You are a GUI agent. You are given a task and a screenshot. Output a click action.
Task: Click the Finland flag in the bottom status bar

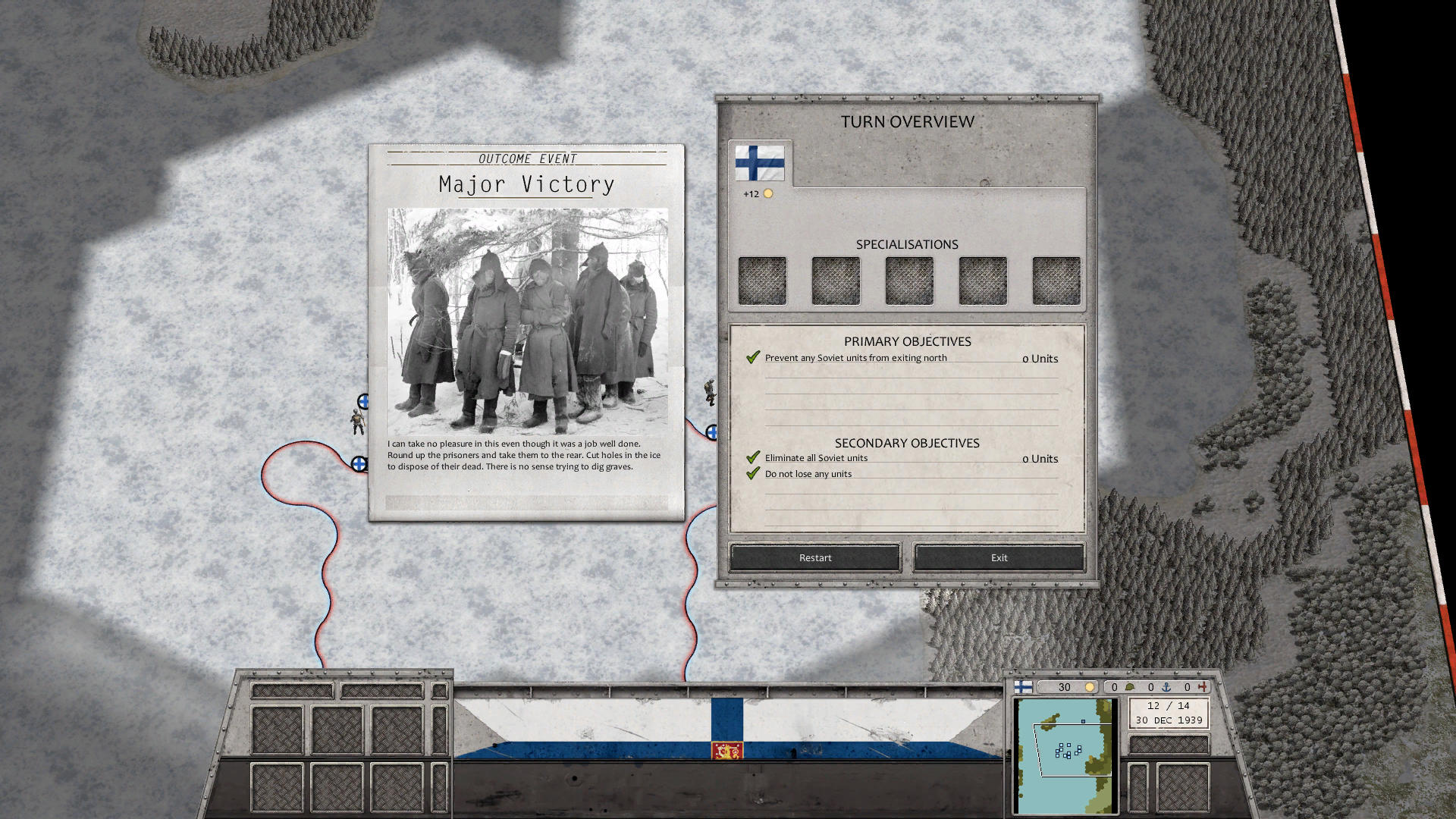click(1023, 687)
